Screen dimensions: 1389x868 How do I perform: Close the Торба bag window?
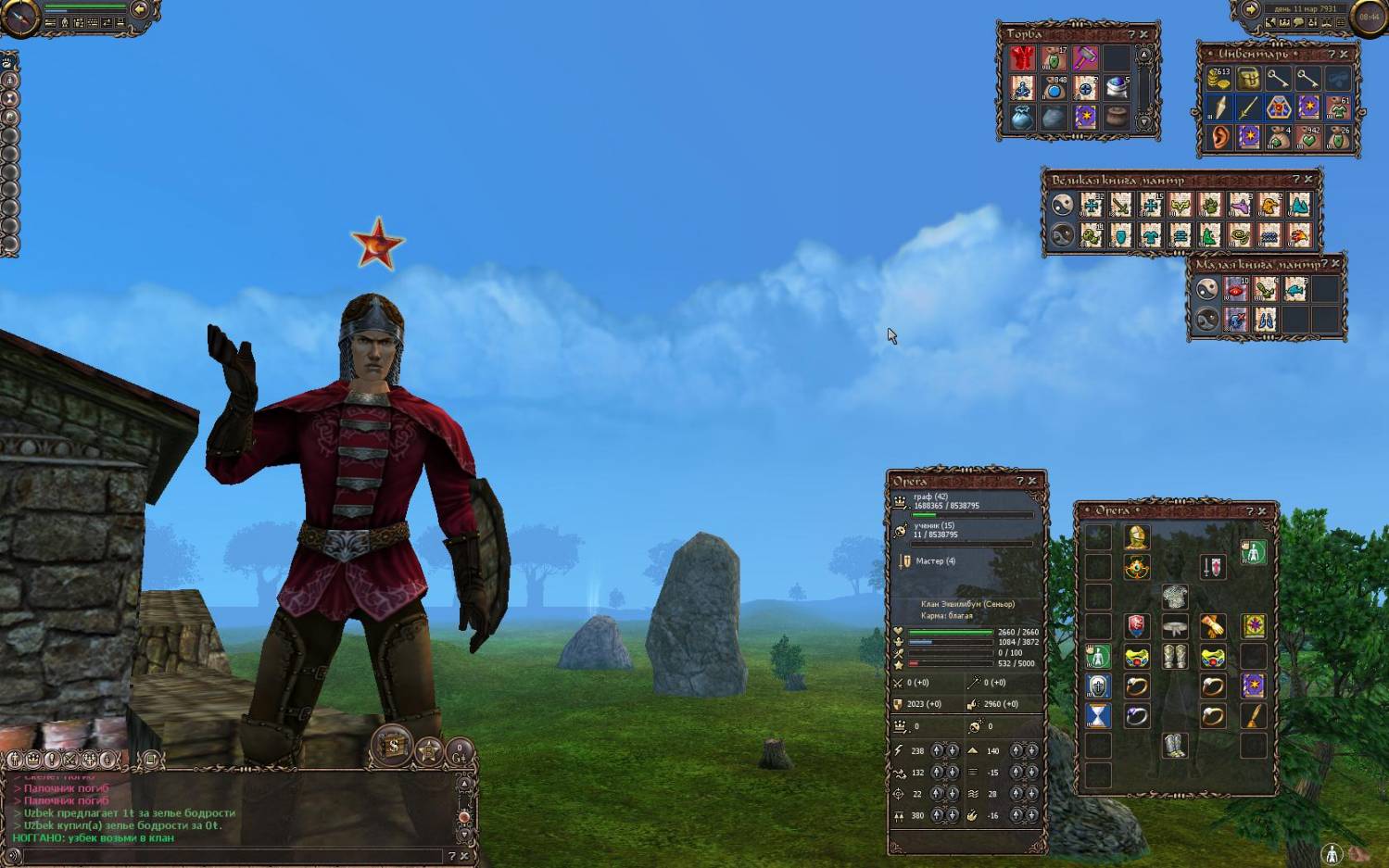coord(1143,34)
